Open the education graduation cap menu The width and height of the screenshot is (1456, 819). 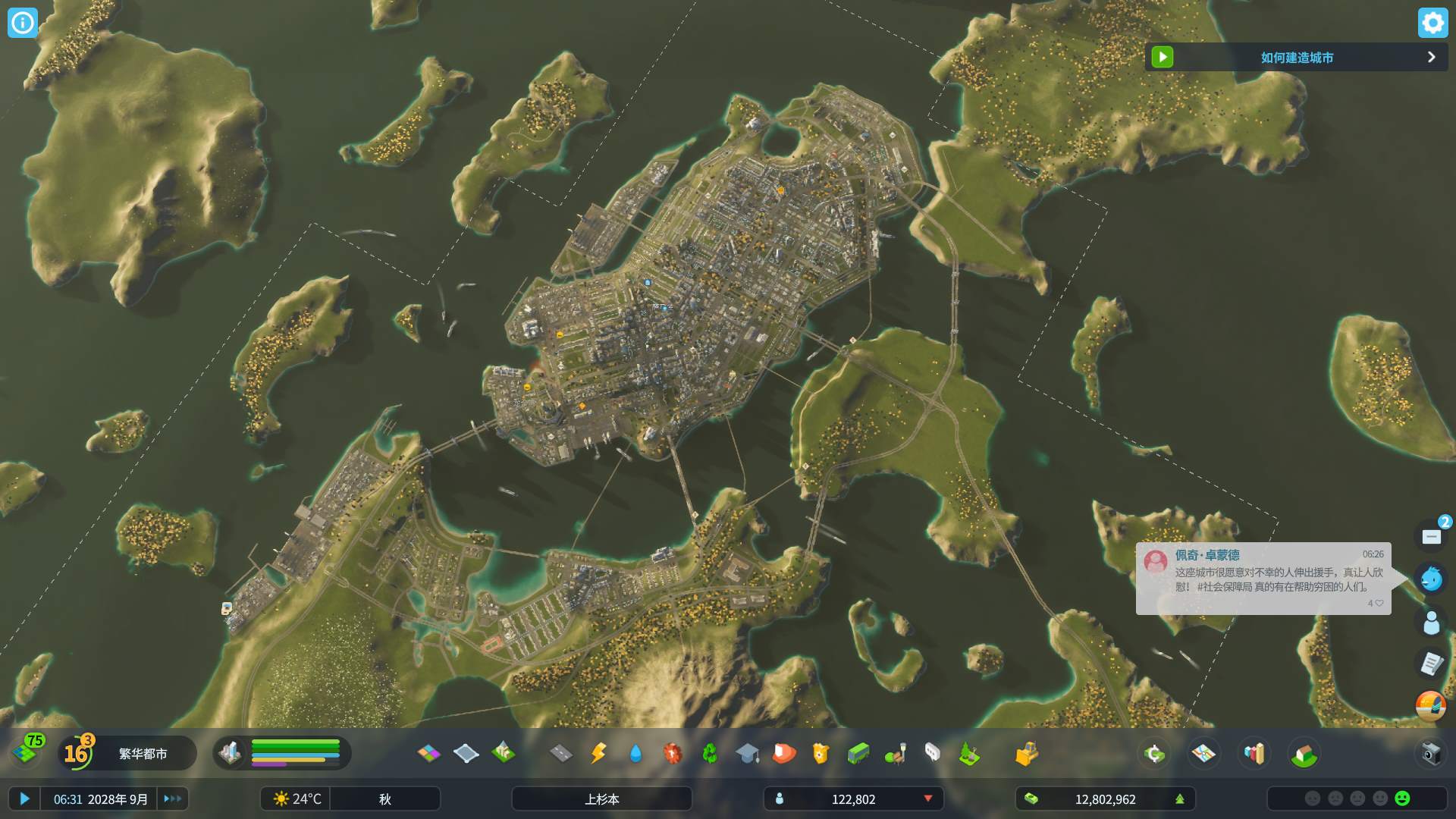(747, 753)
